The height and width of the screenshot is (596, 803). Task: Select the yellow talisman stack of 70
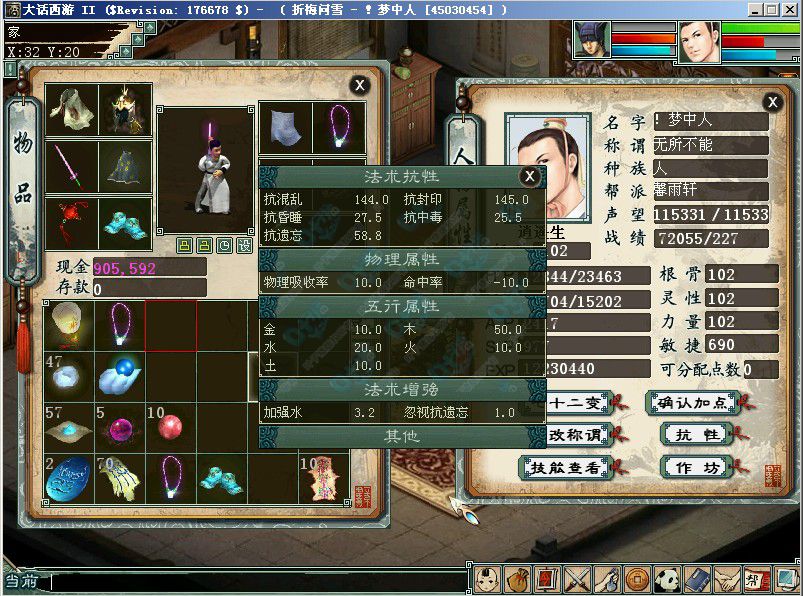click(x=120, y=478)
